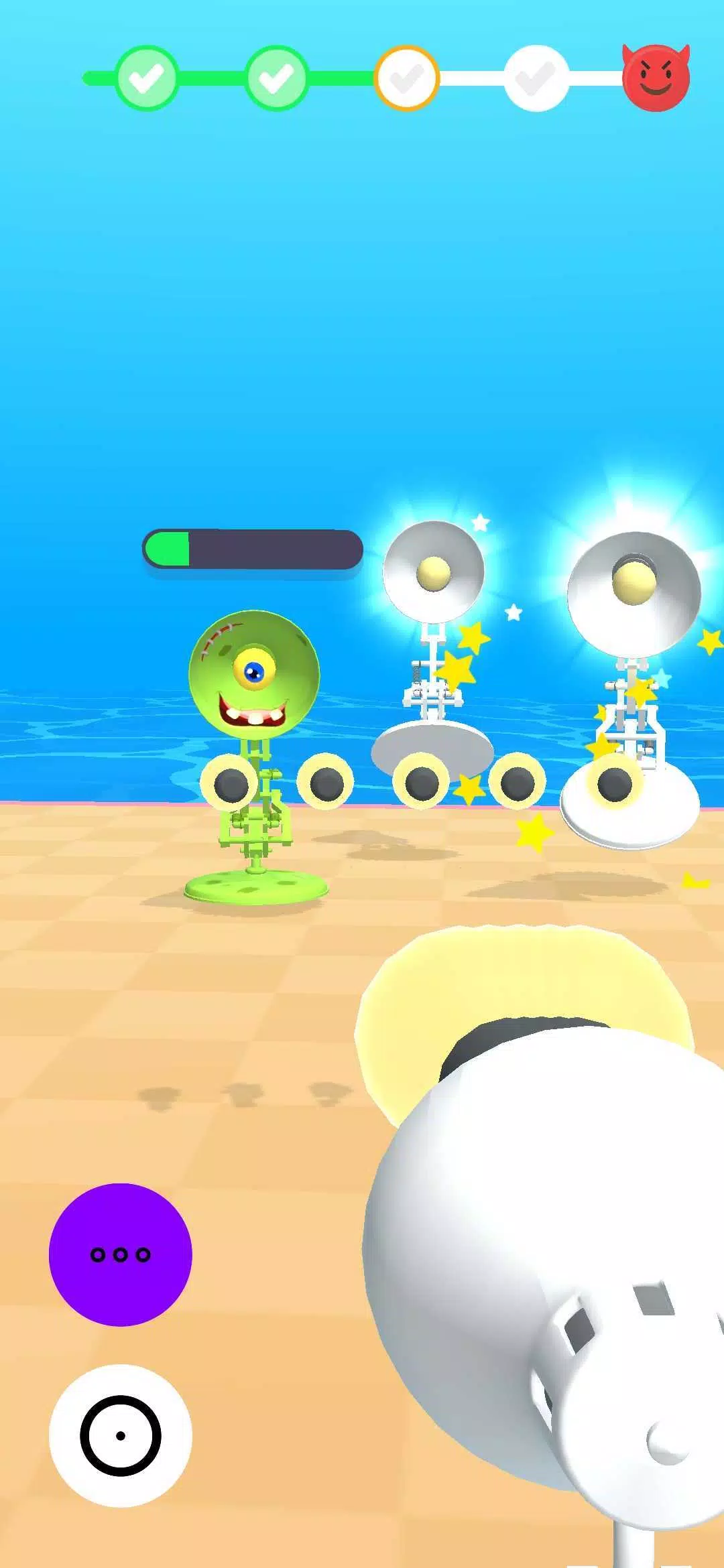Tap the purple three-dot button

(121, 1254)
